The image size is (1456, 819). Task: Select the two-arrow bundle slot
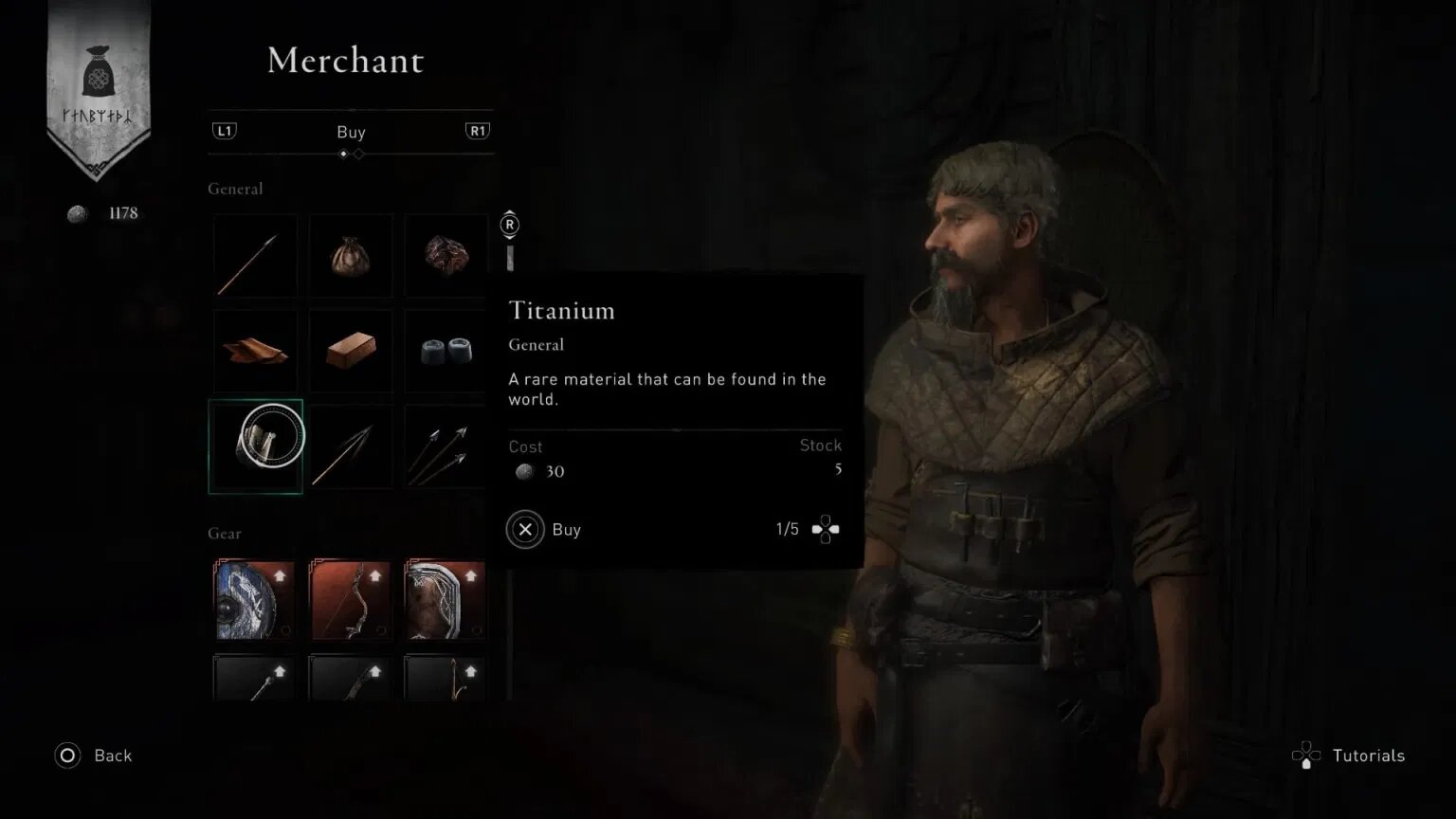tap(351, 446)
